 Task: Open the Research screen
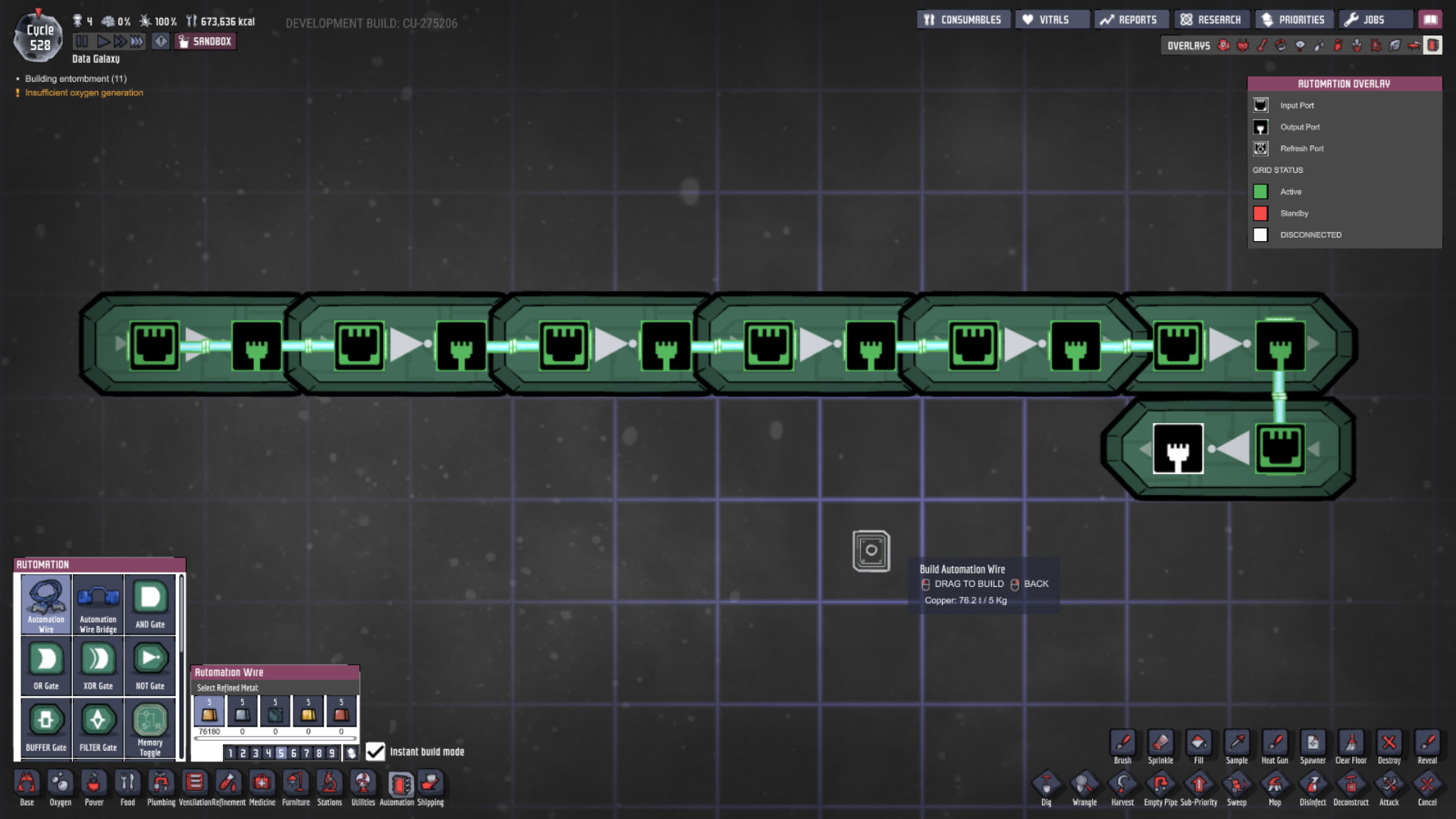pos(1211,19)
